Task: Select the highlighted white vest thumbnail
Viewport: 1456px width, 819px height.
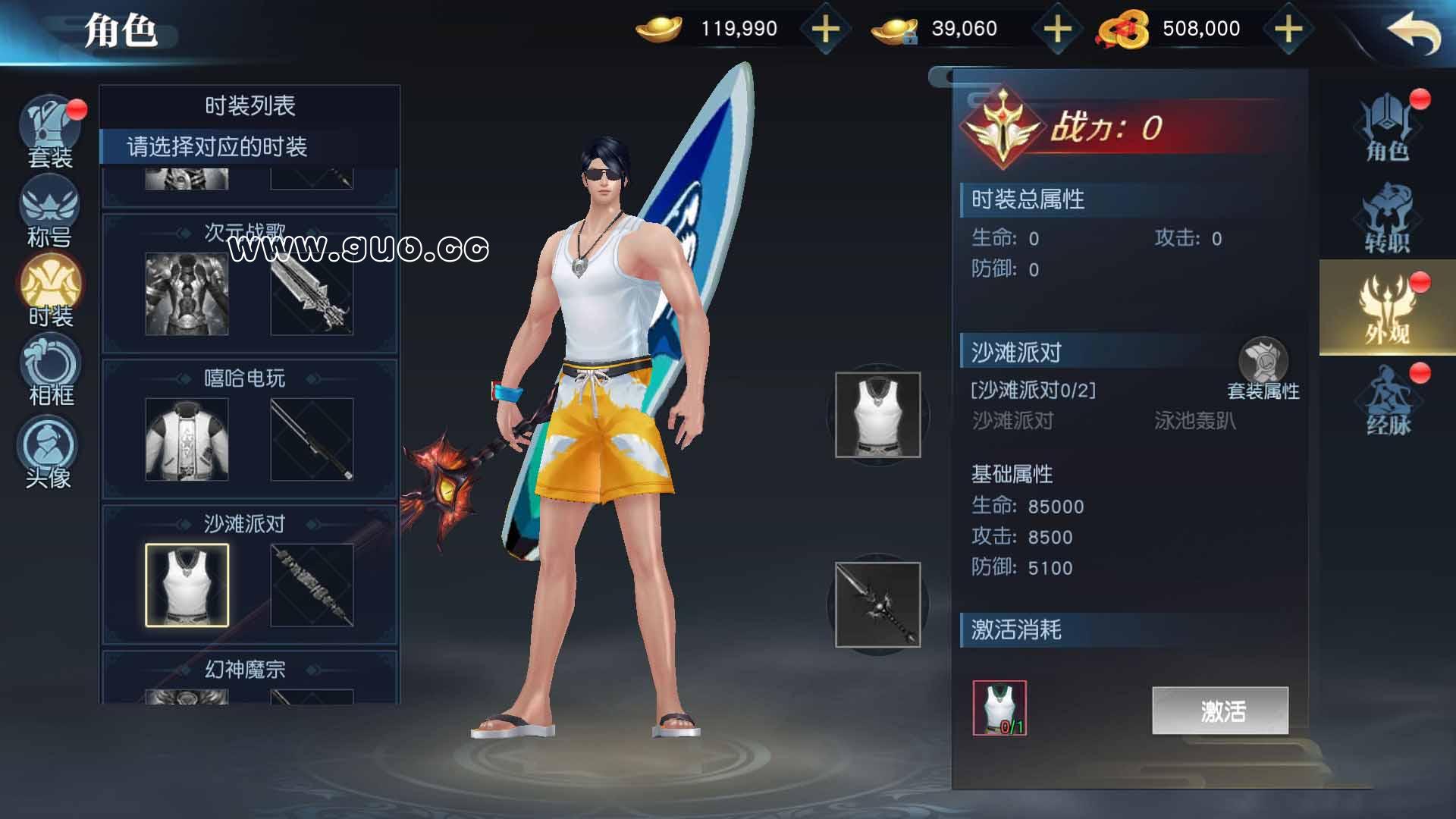Action: pyautogui.click(x=186, y=582)
